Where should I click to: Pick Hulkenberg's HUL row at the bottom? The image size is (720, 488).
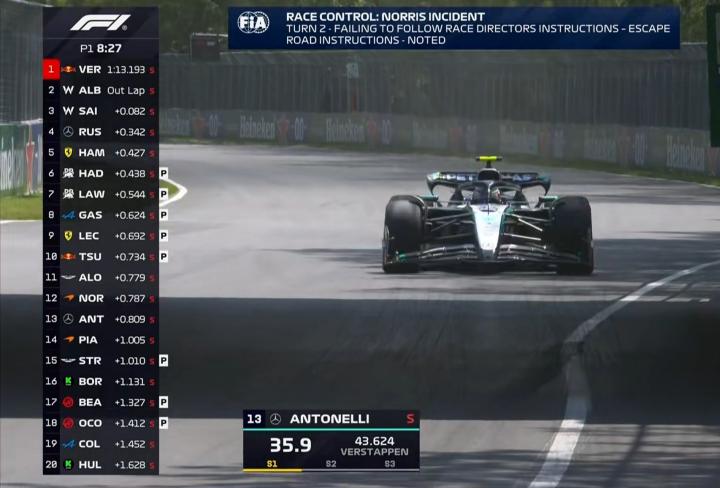coord(100,464)
